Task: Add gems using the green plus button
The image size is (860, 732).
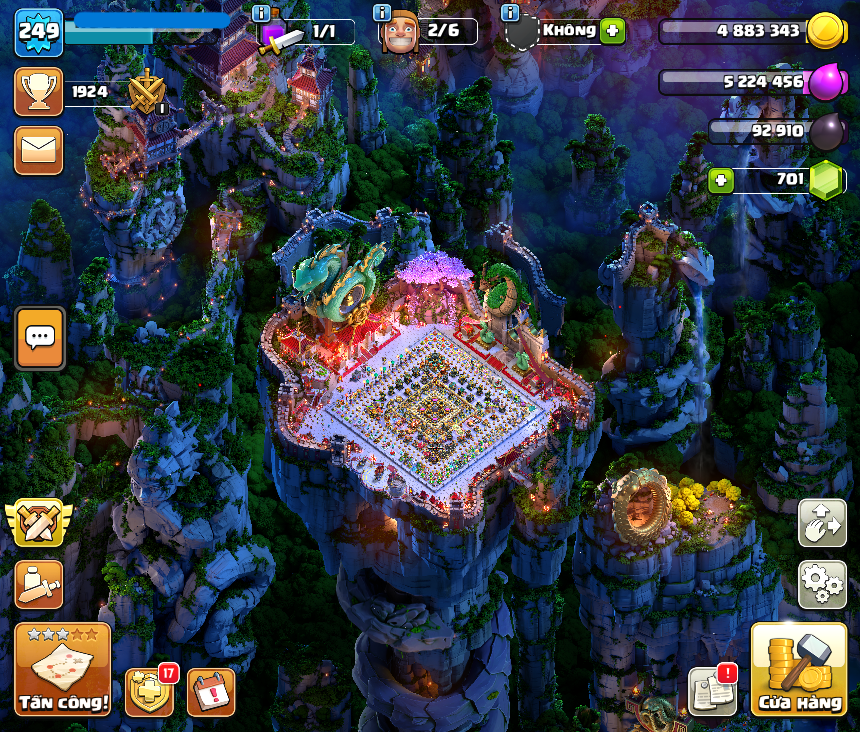Action: click(x=720, y=181)
